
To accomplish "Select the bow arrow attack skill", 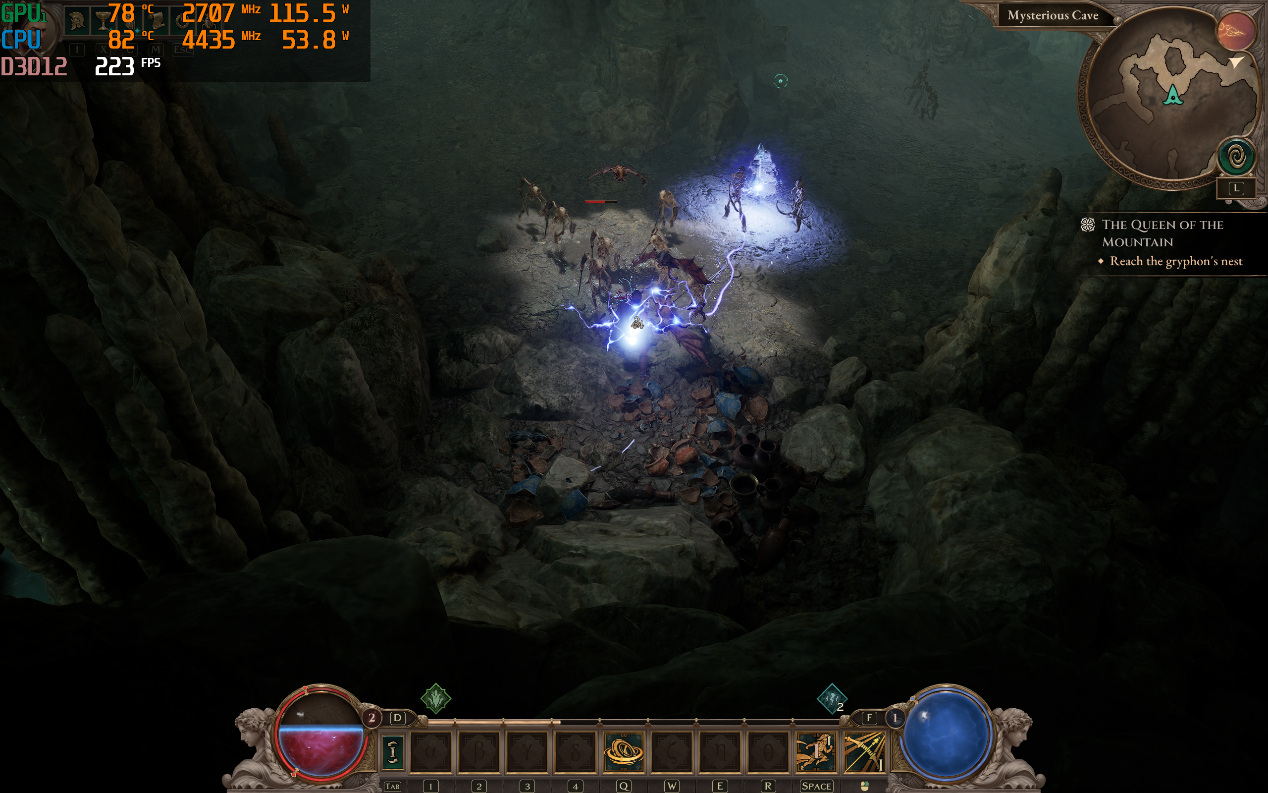I will click(863, 752).
